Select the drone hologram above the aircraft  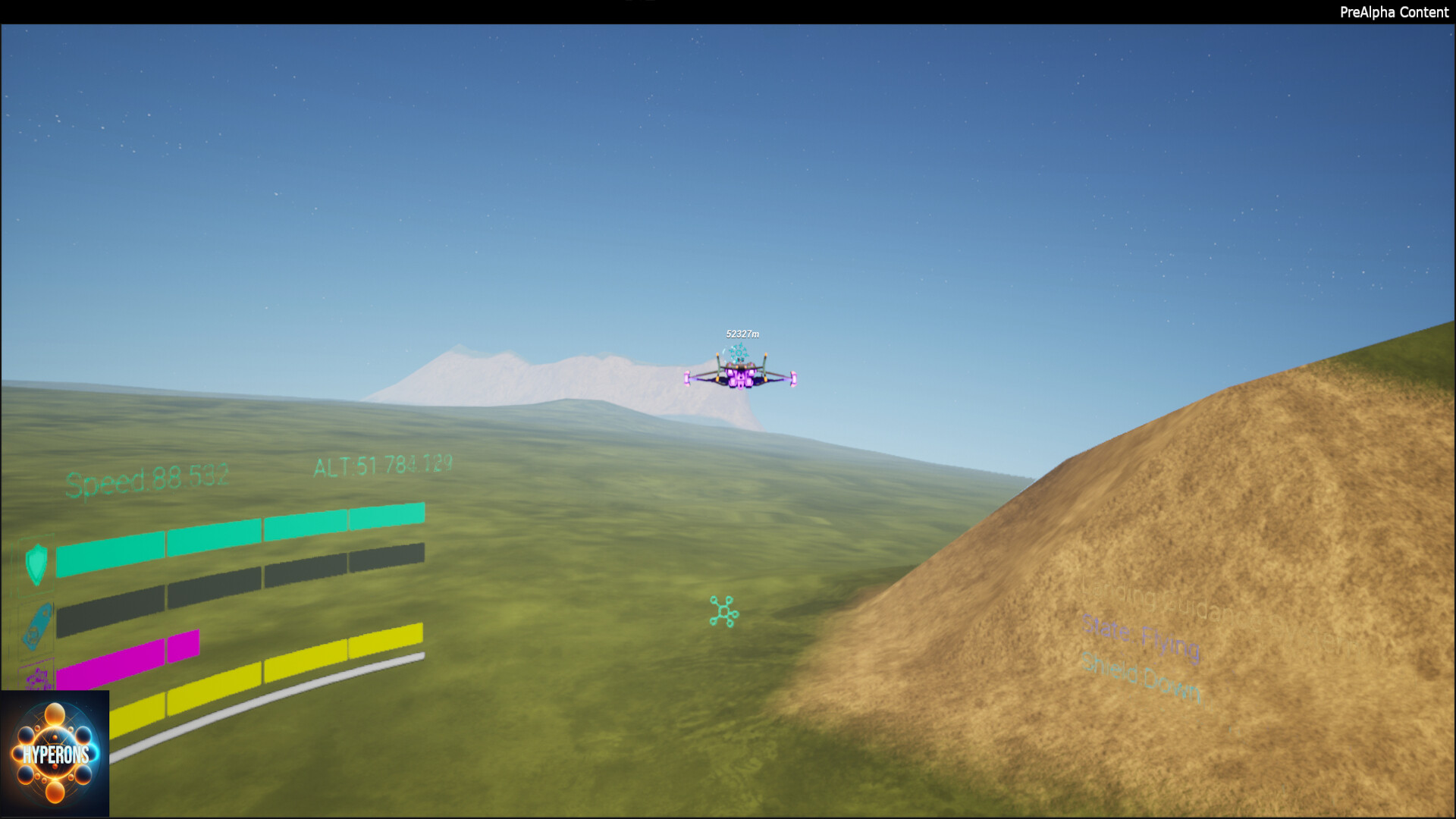tap(739, 351)
